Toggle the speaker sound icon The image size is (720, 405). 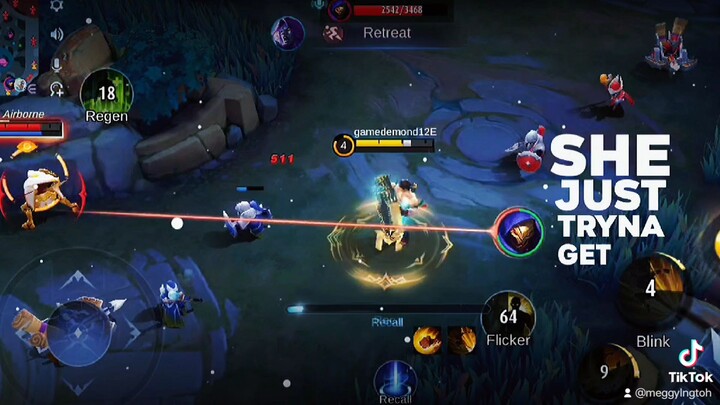[57, 34]
